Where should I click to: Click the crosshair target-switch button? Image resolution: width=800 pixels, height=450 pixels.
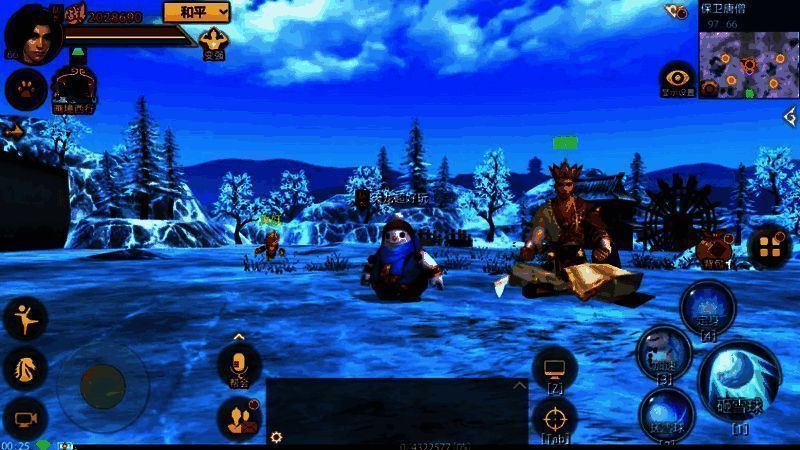coord(554,417)
